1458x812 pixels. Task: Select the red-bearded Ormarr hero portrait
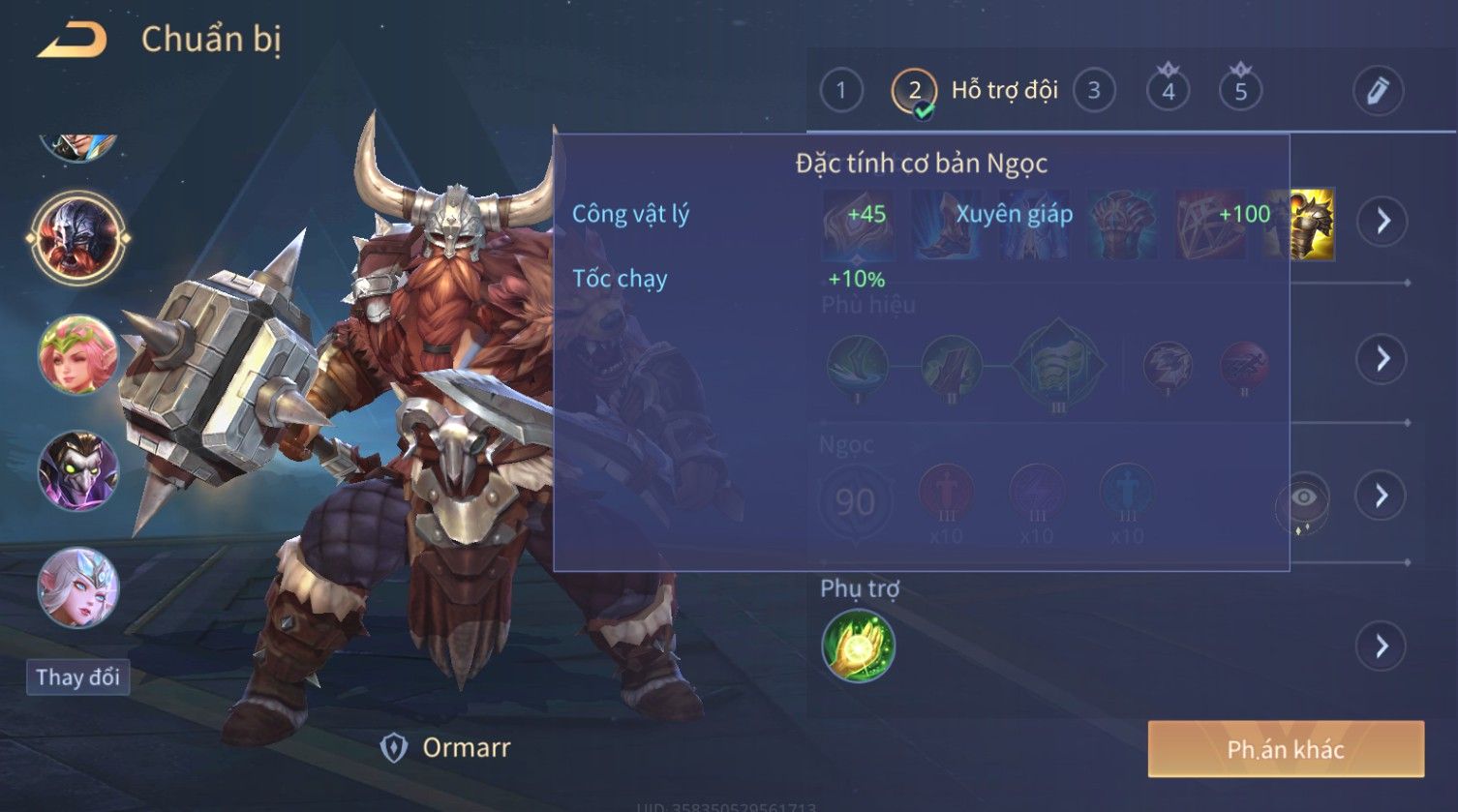[x=77, y=237]
